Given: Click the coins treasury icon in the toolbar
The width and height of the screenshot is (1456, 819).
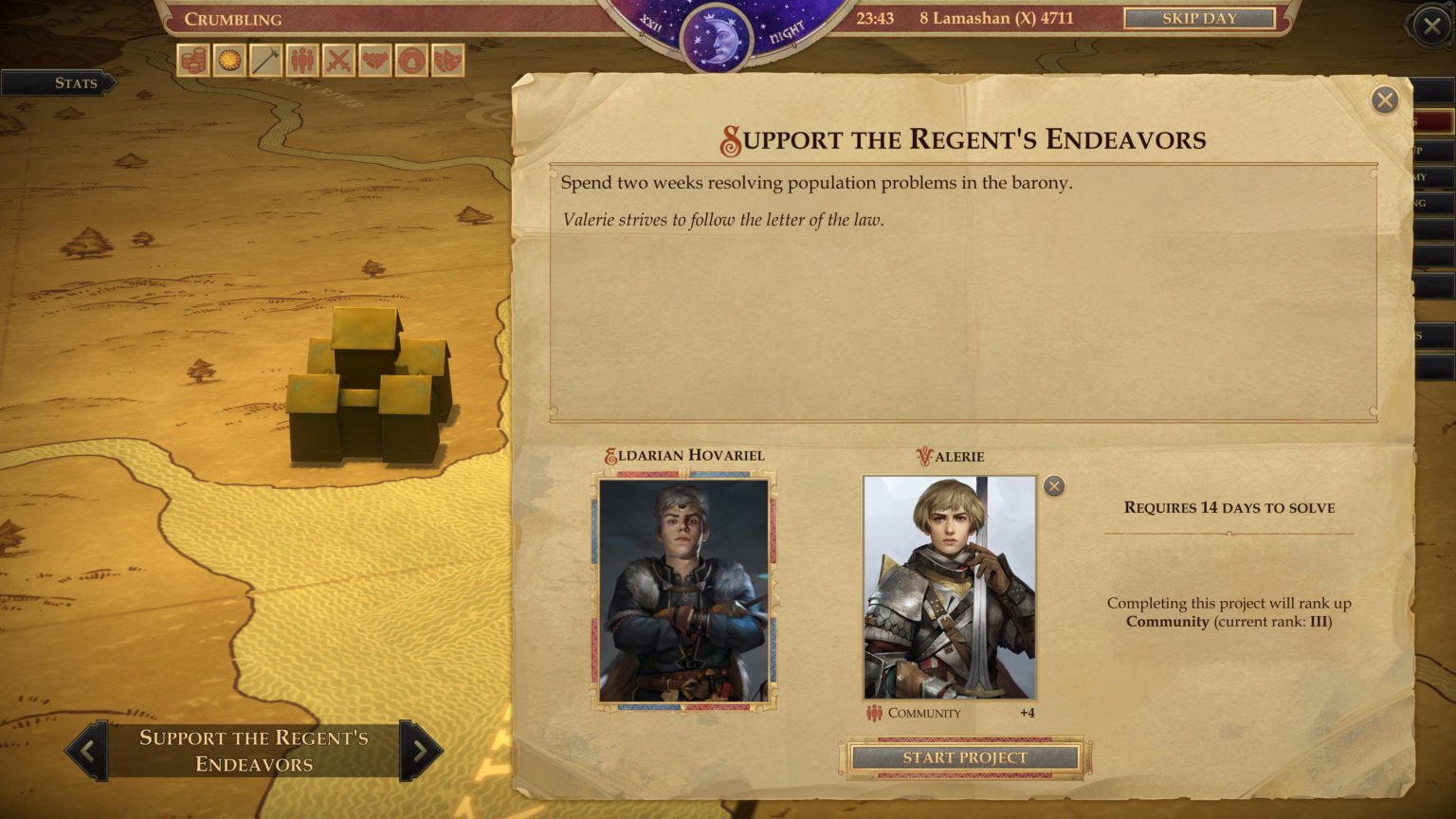Looking at the screenshot, I should click(193, 61).
